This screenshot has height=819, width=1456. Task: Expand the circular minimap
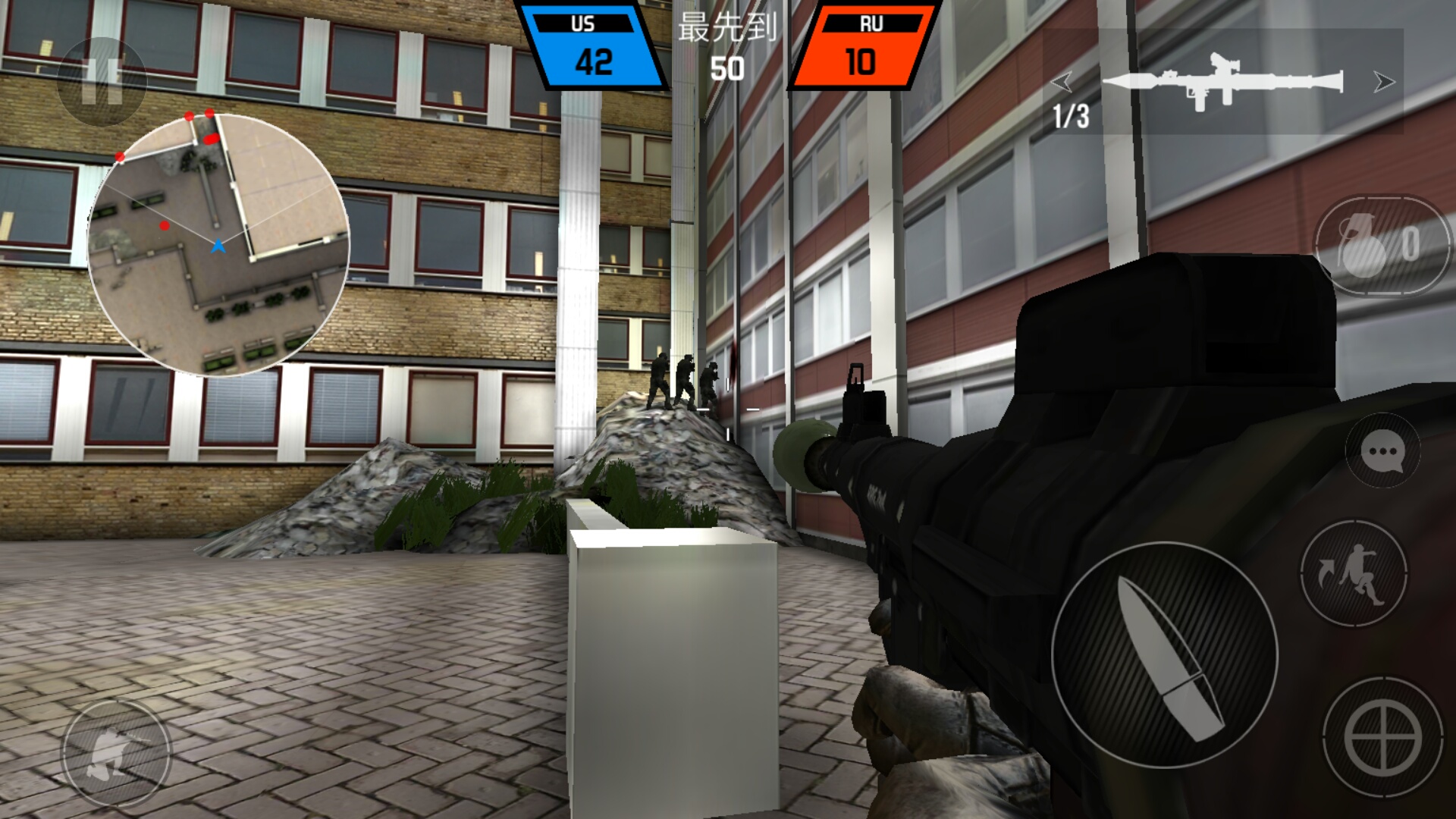click(x=220, y=243)
